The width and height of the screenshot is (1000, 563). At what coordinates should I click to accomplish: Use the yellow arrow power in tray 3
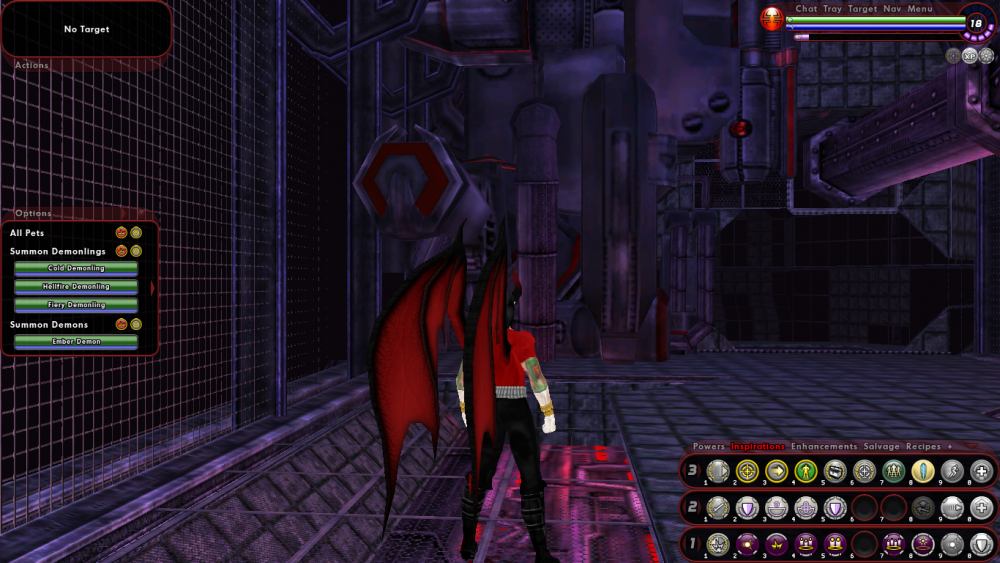pyautogui.click(x=777, y=471)
